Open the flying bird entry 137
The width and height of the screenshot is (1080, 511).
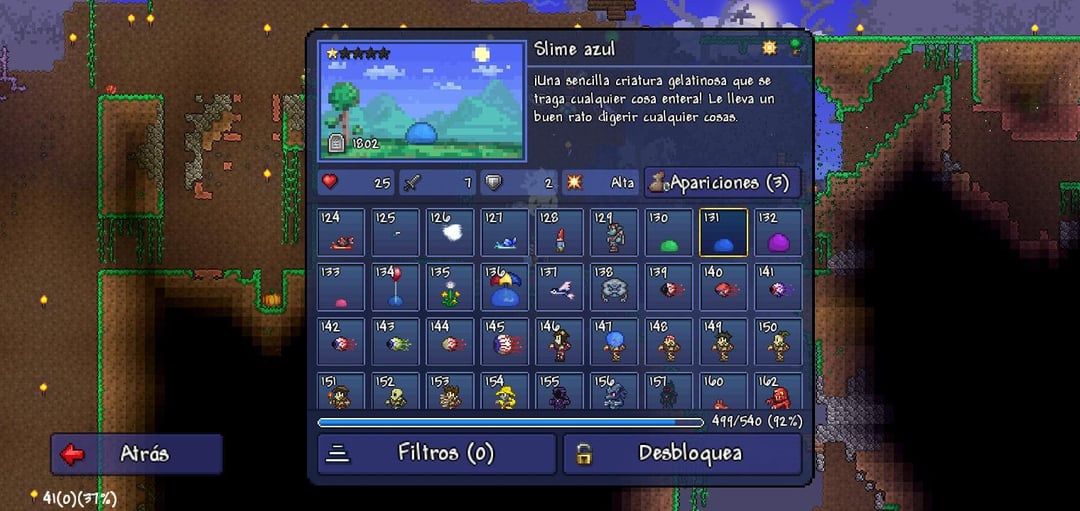(x=560, y=288)
